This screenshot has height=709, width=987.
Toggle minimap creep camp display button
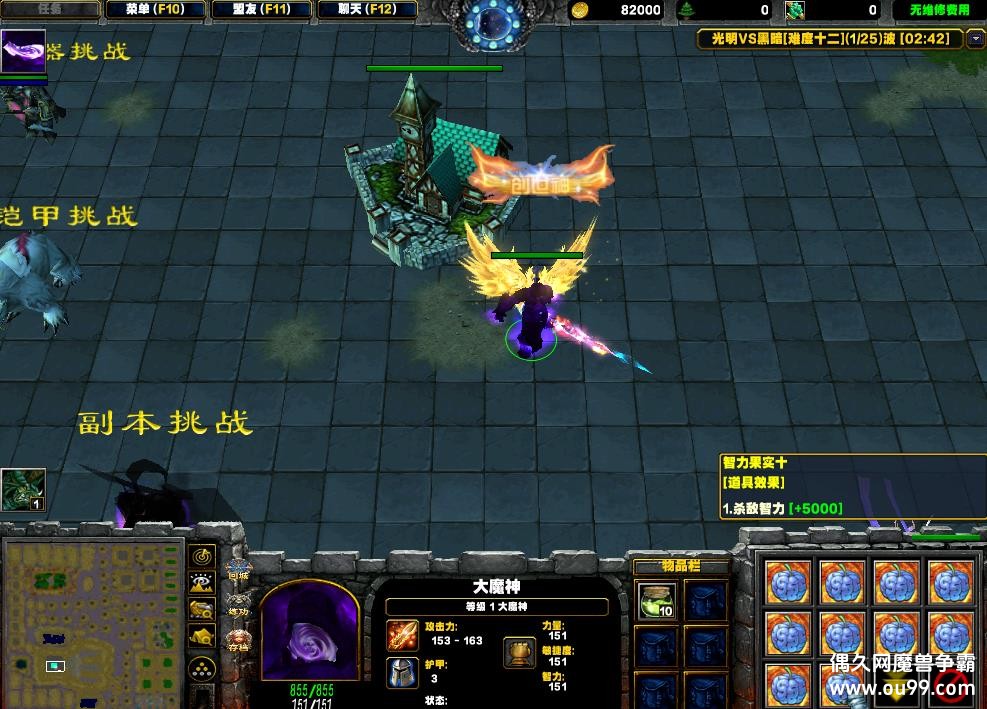tap(203, 636)
